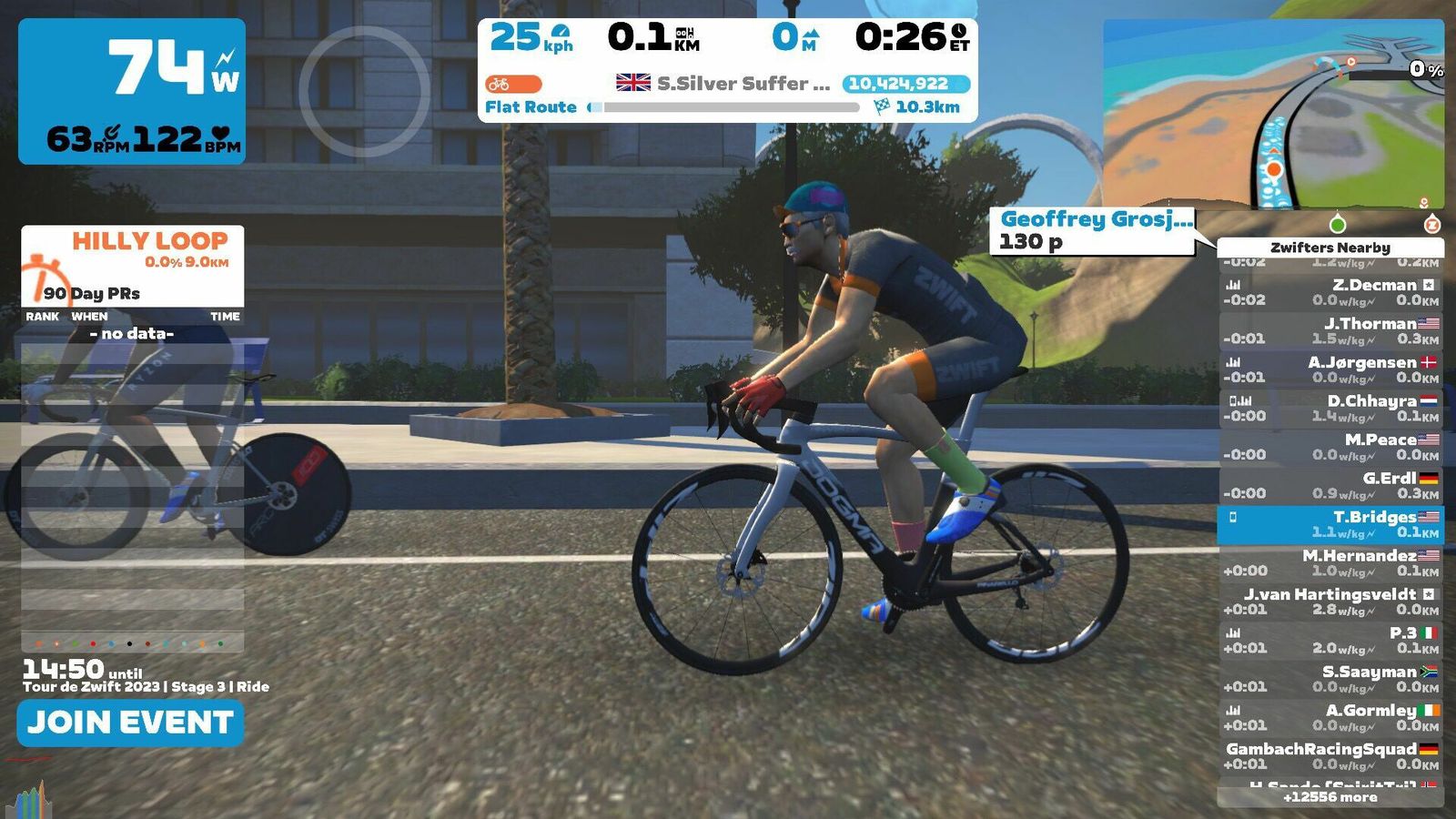
Task: Select M.Peace in Zwifters Nearby
Action: [1330, 447]
